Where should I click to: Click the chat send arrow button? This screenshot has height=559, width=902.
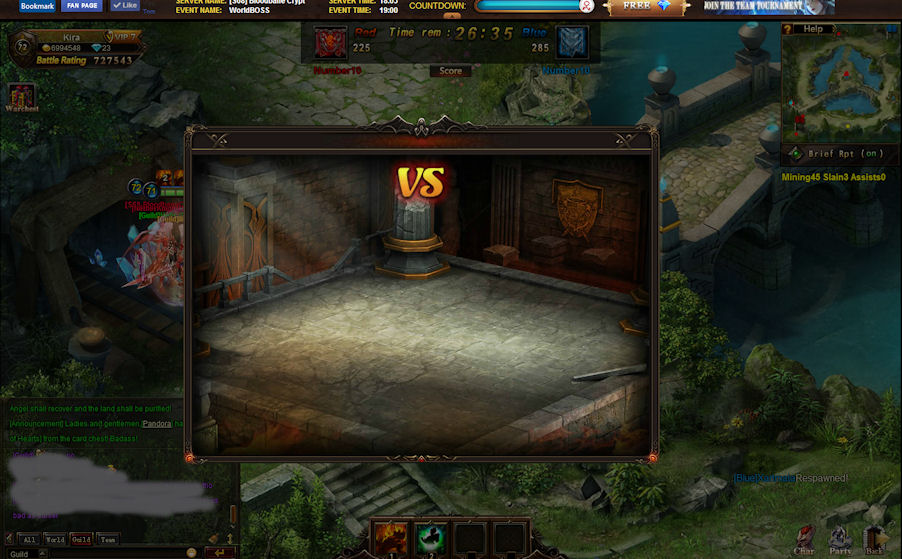point(220,552)
